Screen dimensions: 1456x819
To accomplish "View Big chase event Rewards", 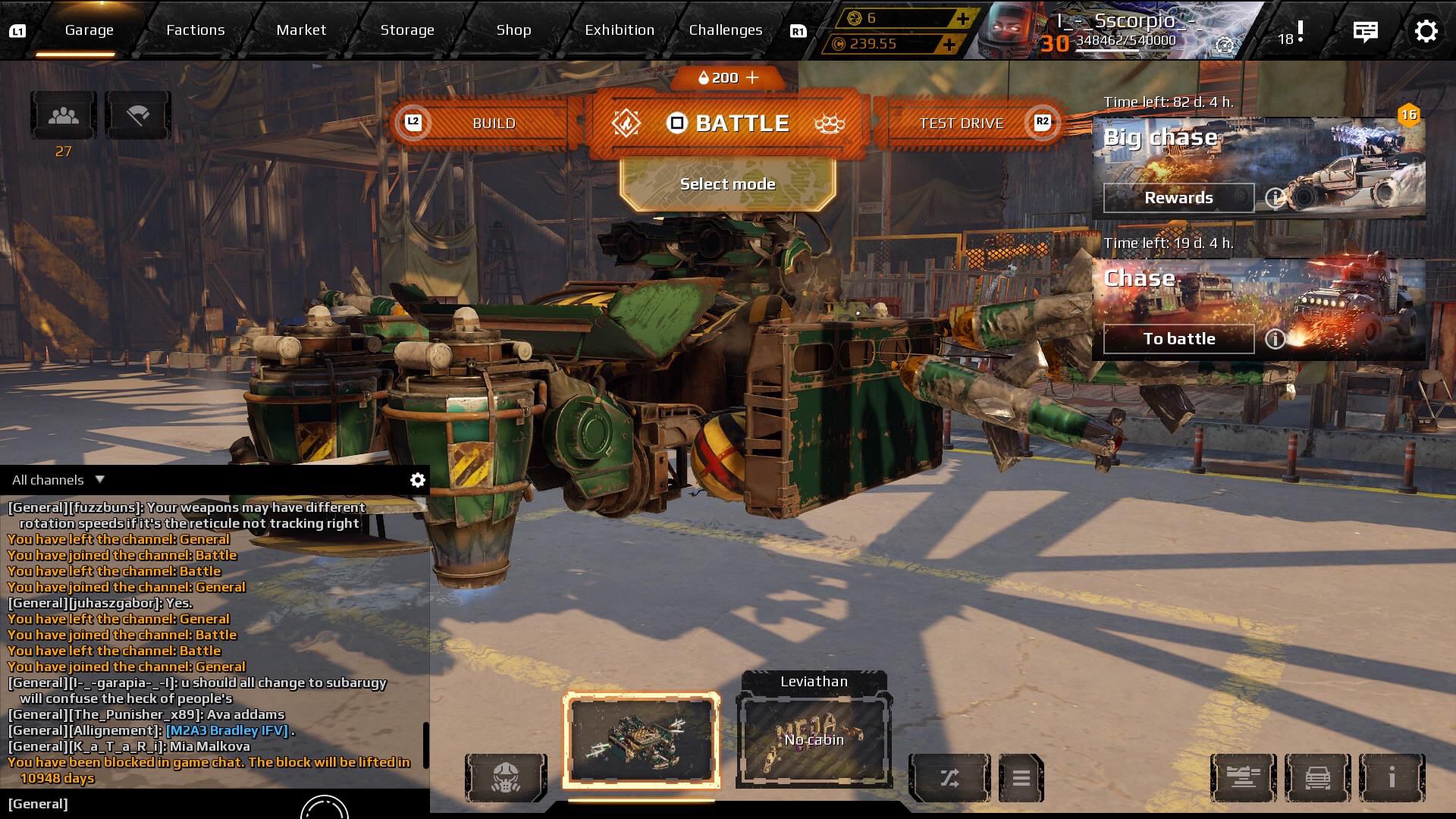I will click(x=1178, y=198).
